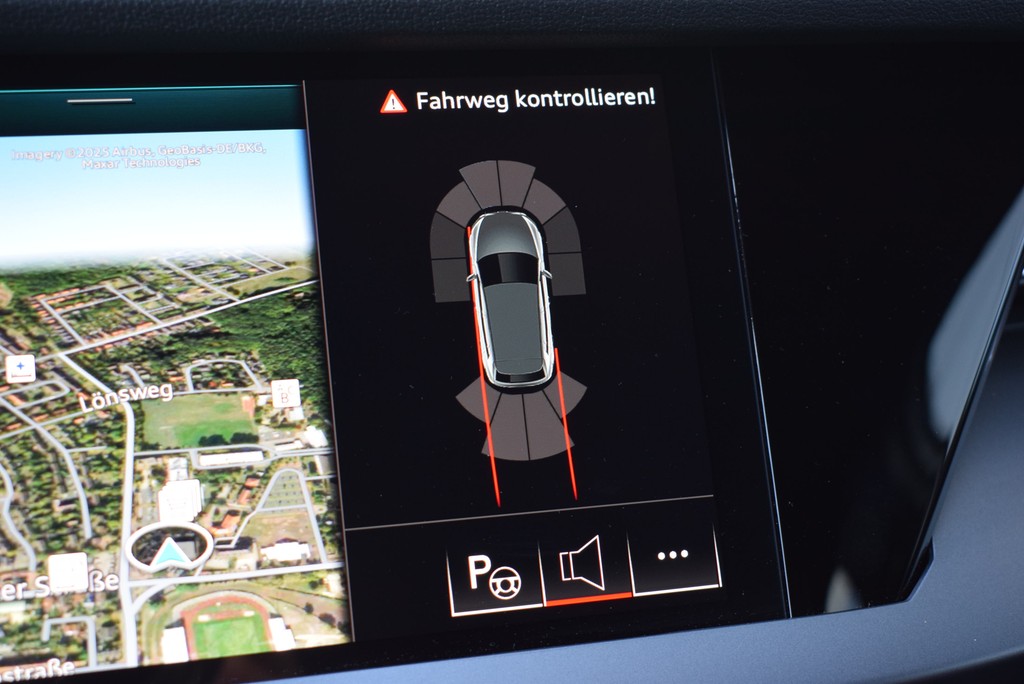Select the map marker near Lönsweg label

click(x=285, y=393)
